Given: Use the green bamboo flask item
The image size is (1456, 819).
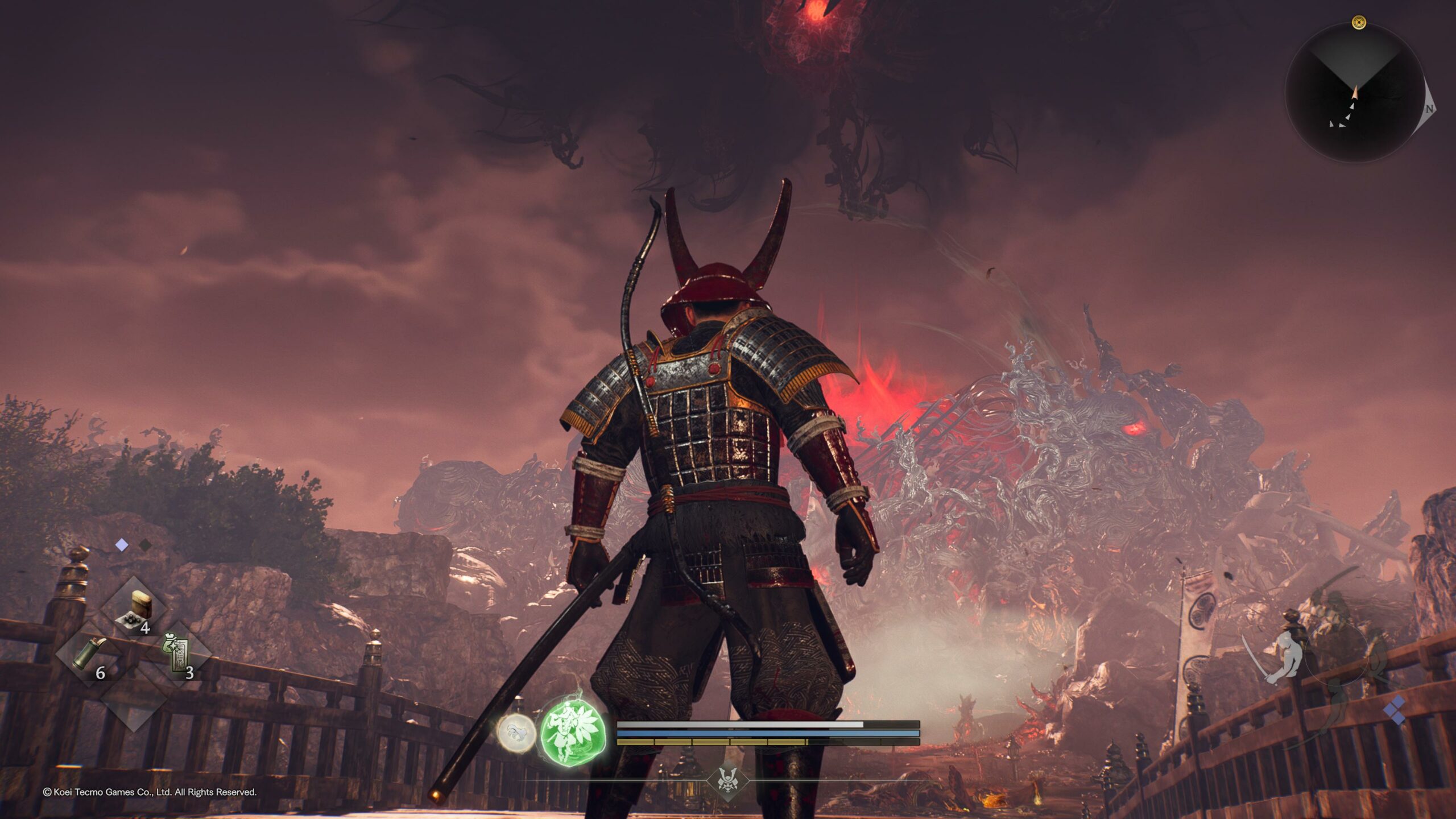Looking at the screenshot, I should (89, 655).
